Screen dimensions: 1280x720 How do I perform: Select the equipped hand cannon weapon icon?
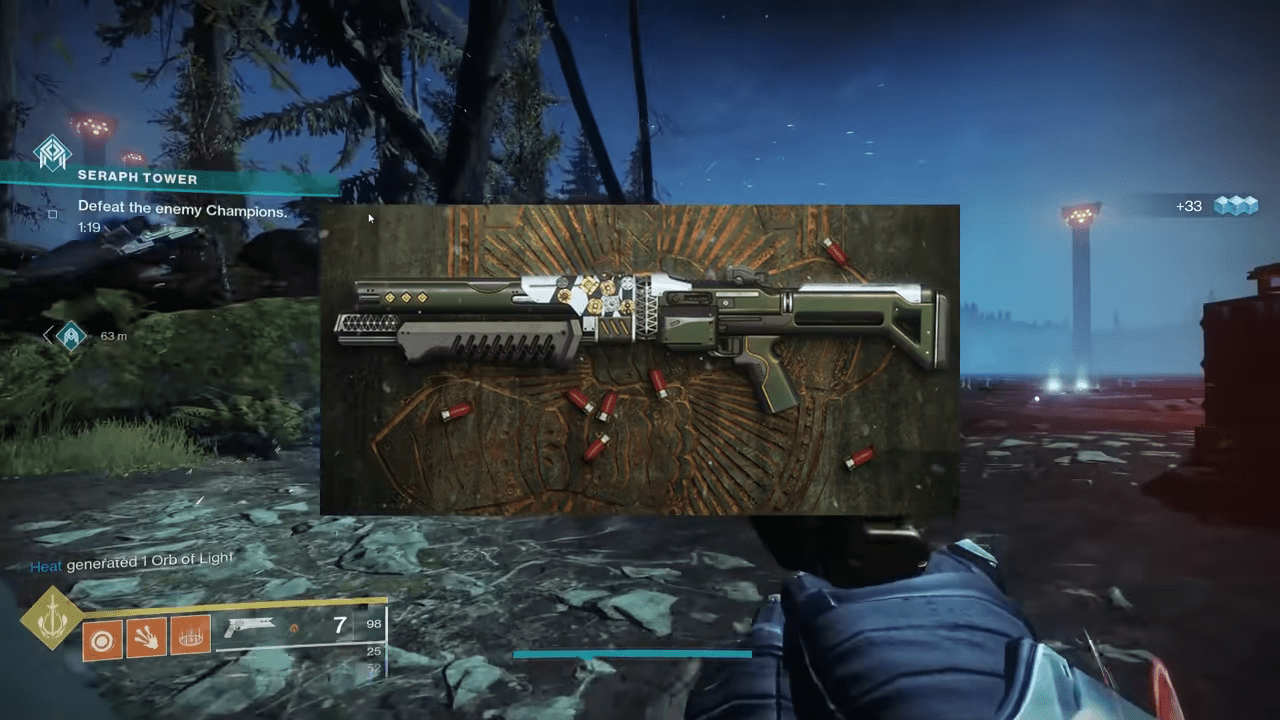point(249,627)
